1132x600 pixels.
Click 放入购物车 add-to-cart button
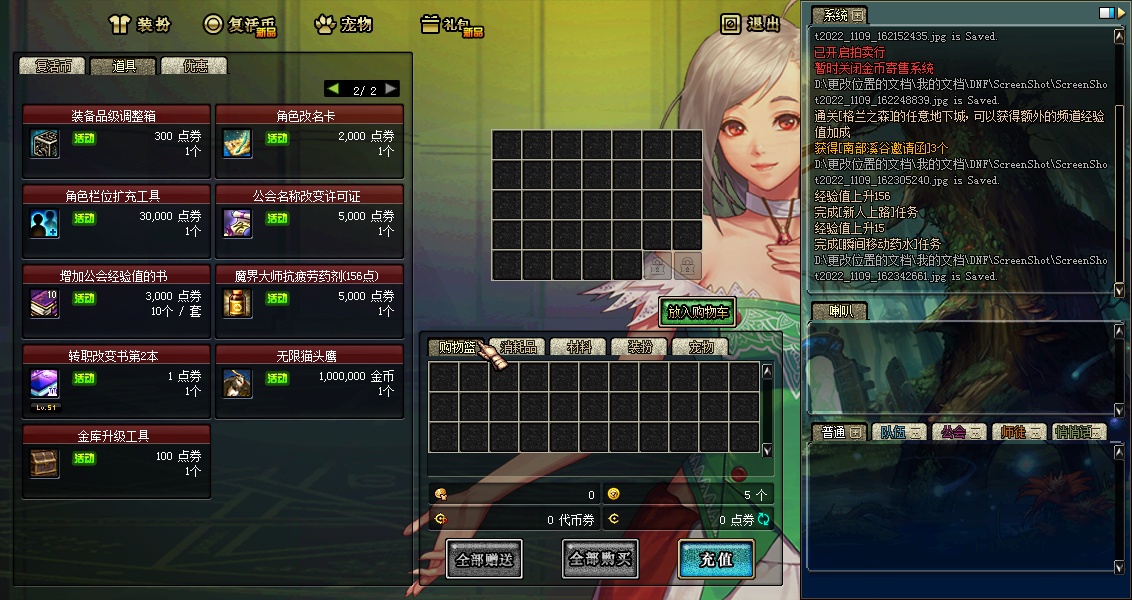[x=697, y=312]
